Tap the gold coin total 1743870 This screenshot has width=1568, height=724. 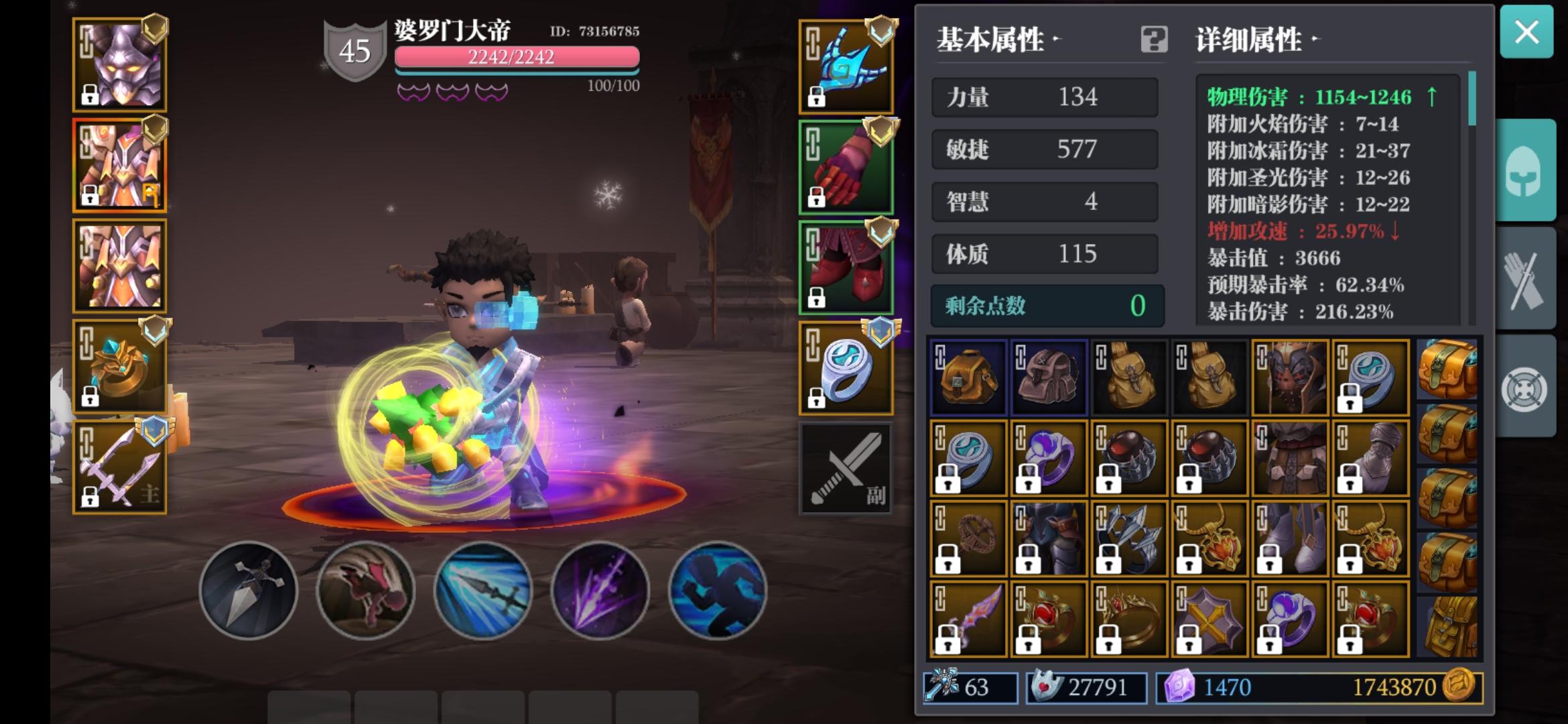(x=1379, y=686)
